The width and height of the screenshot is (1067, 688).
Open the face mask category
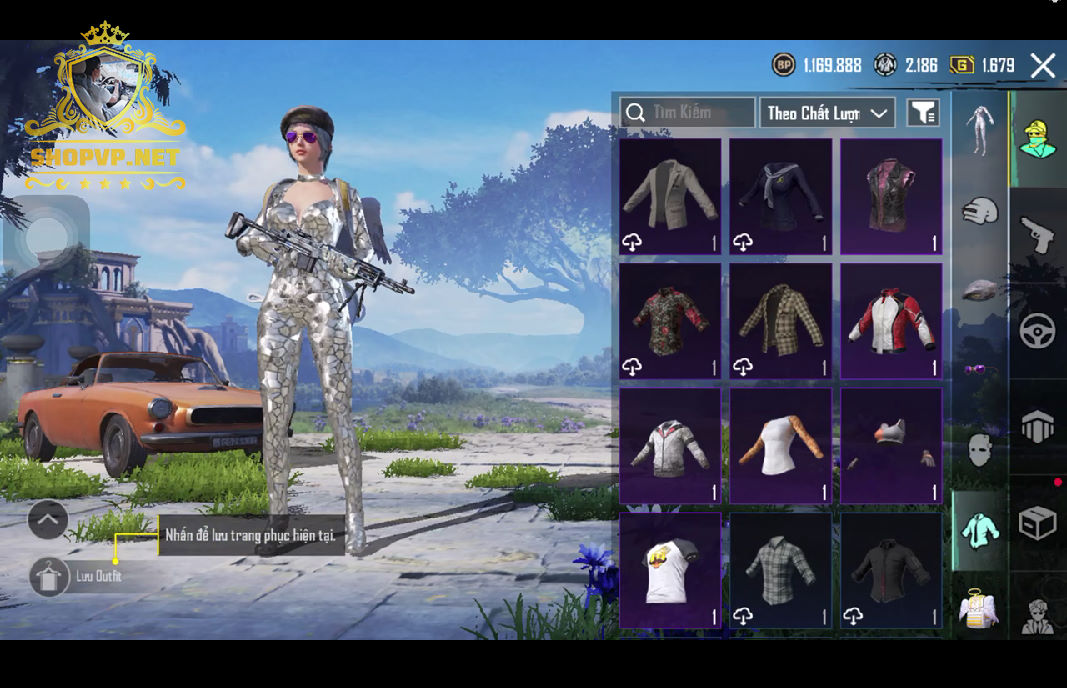(980, 450)
